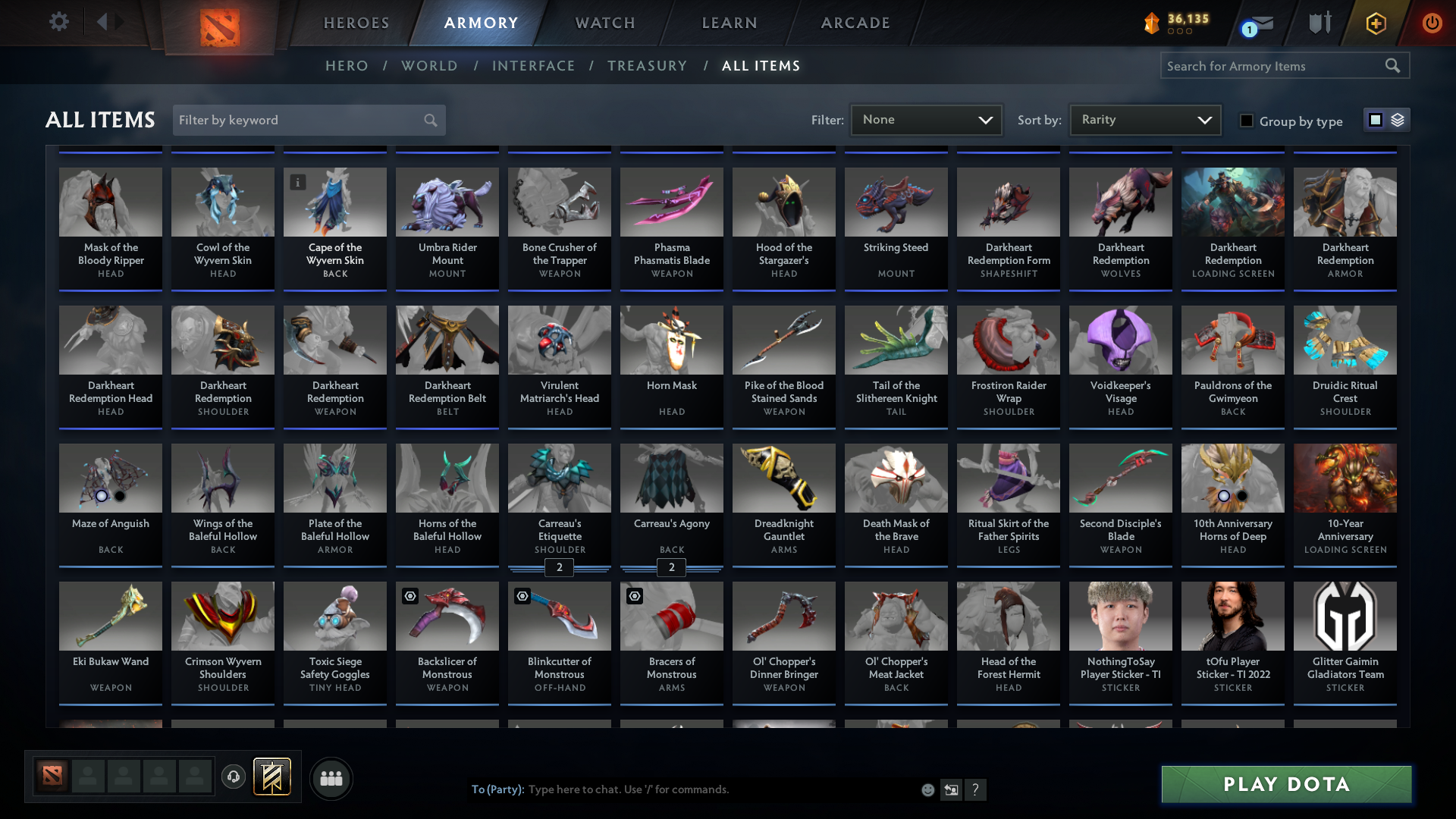
Task: Switch to the WATCH tab
Action: click(604, 23)
